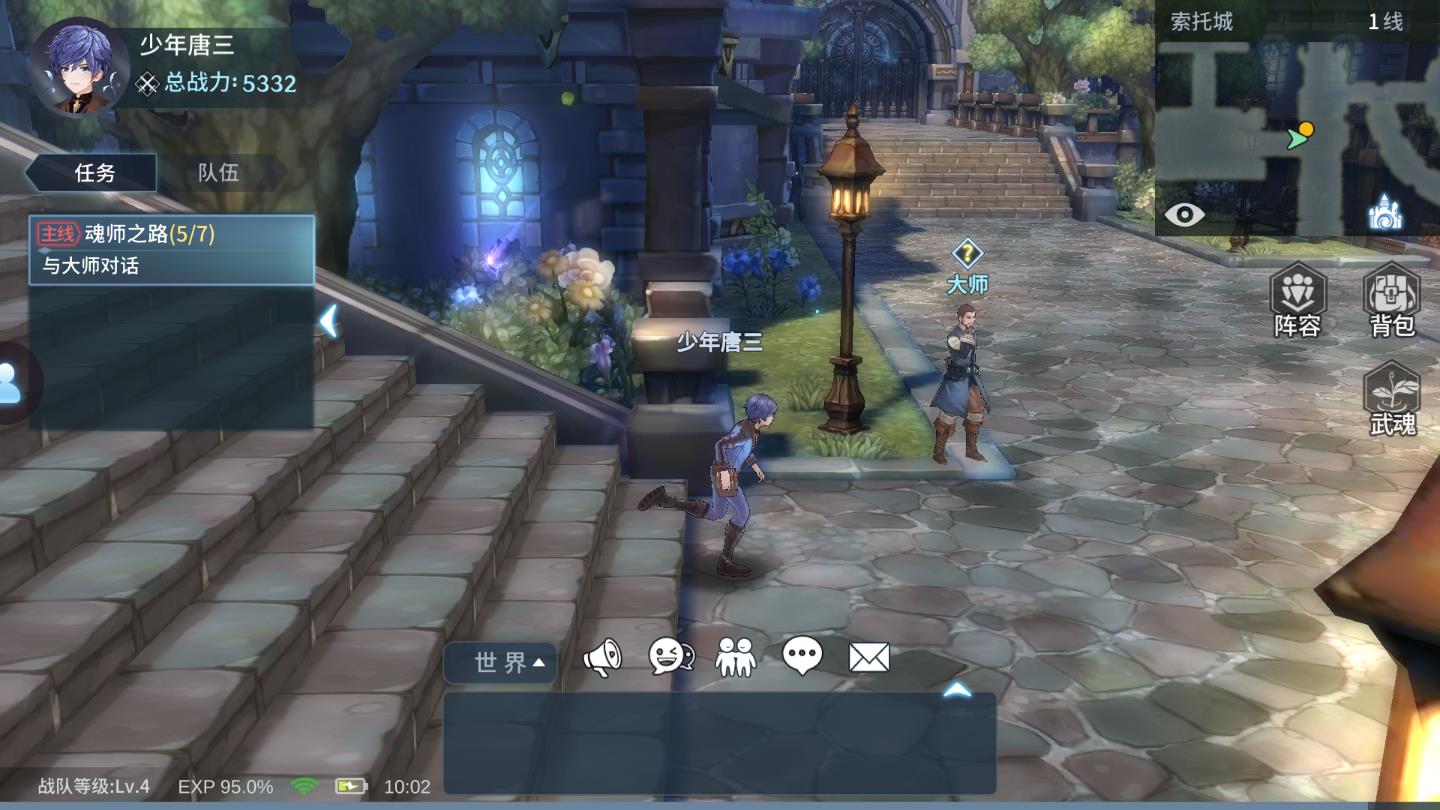1440x810 pixels.
Task: Select the 1线 server line indicator
Action: [x=1385, y=22]
